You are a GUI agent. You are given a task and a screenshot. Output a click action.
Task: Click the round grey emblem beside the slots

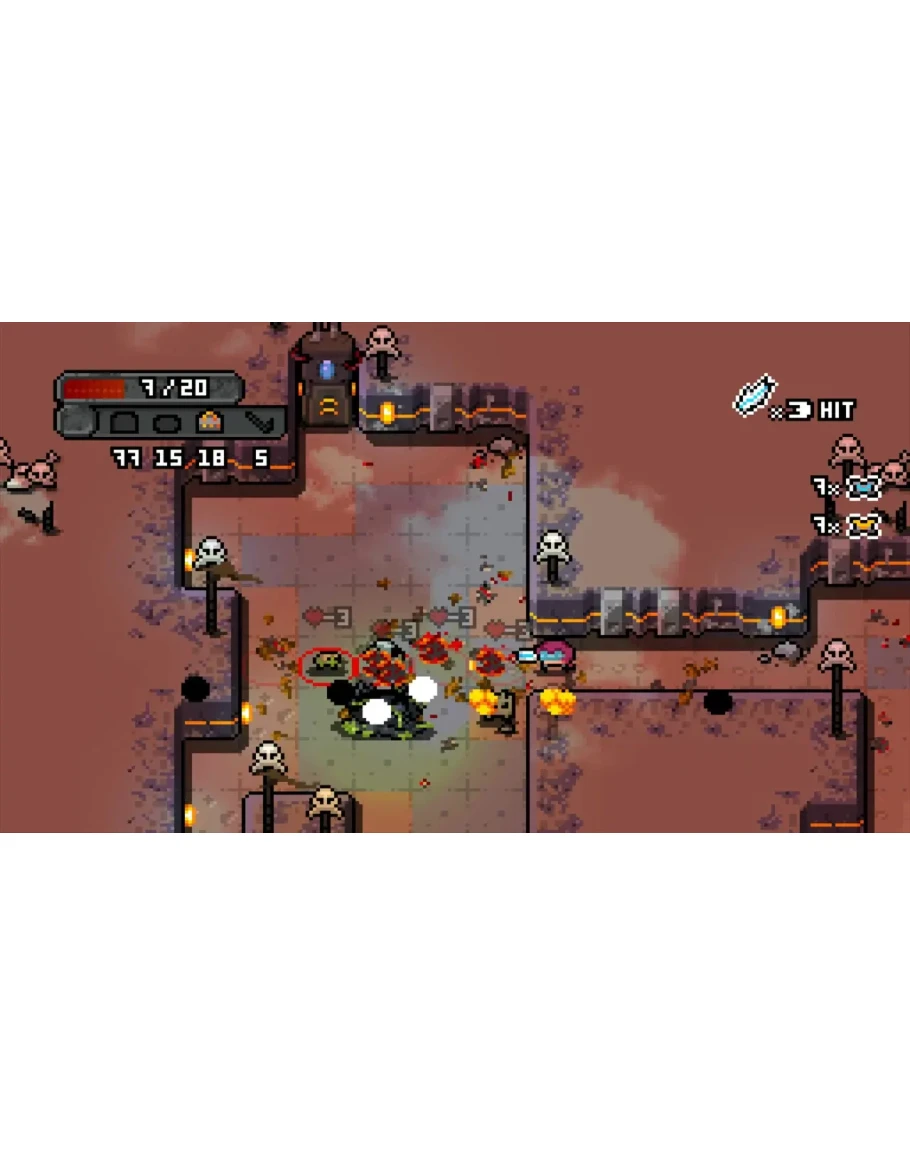[x=75, y=421]
